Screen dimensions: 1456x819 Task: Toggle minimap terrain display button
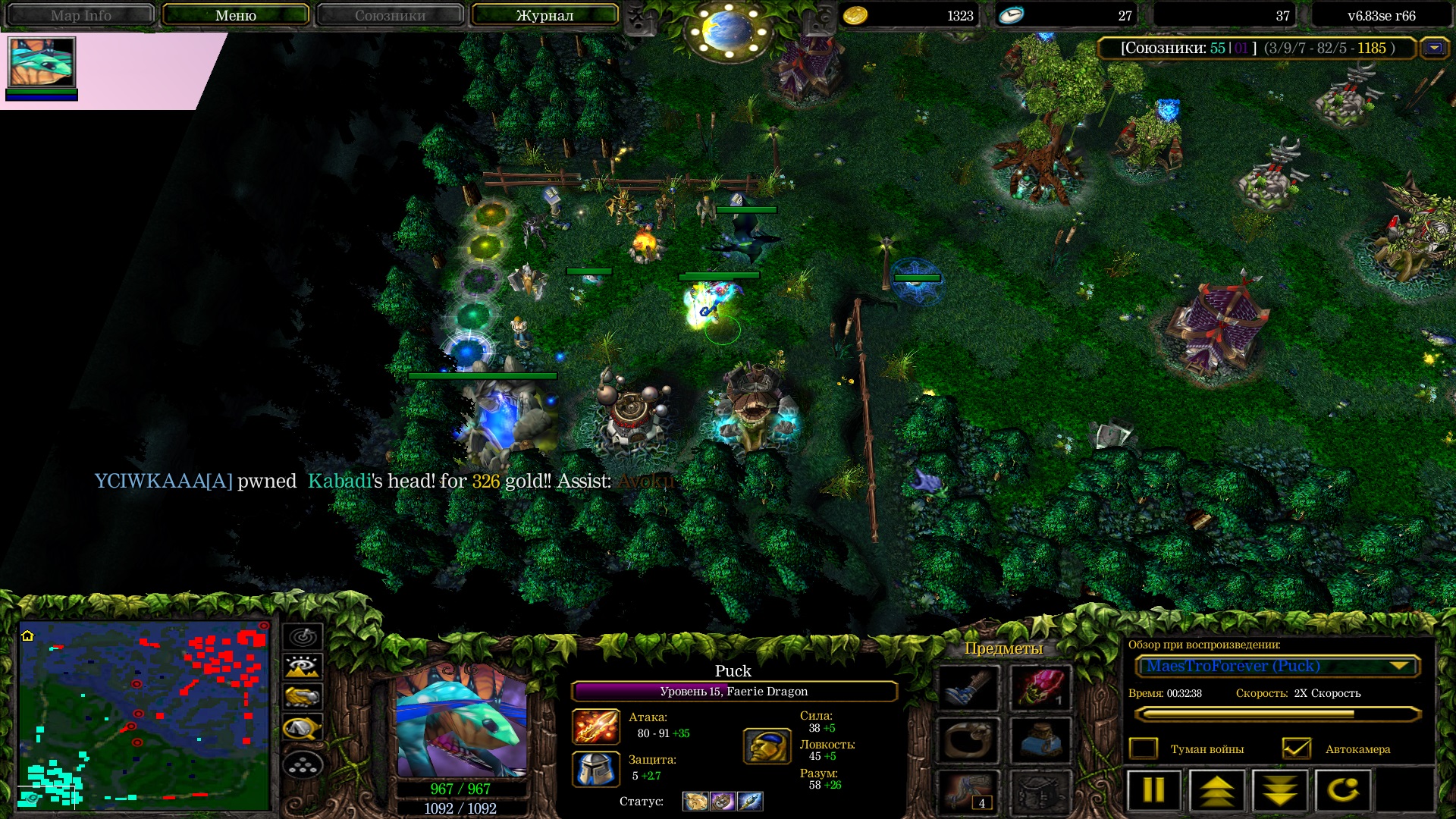click(303, 667)
